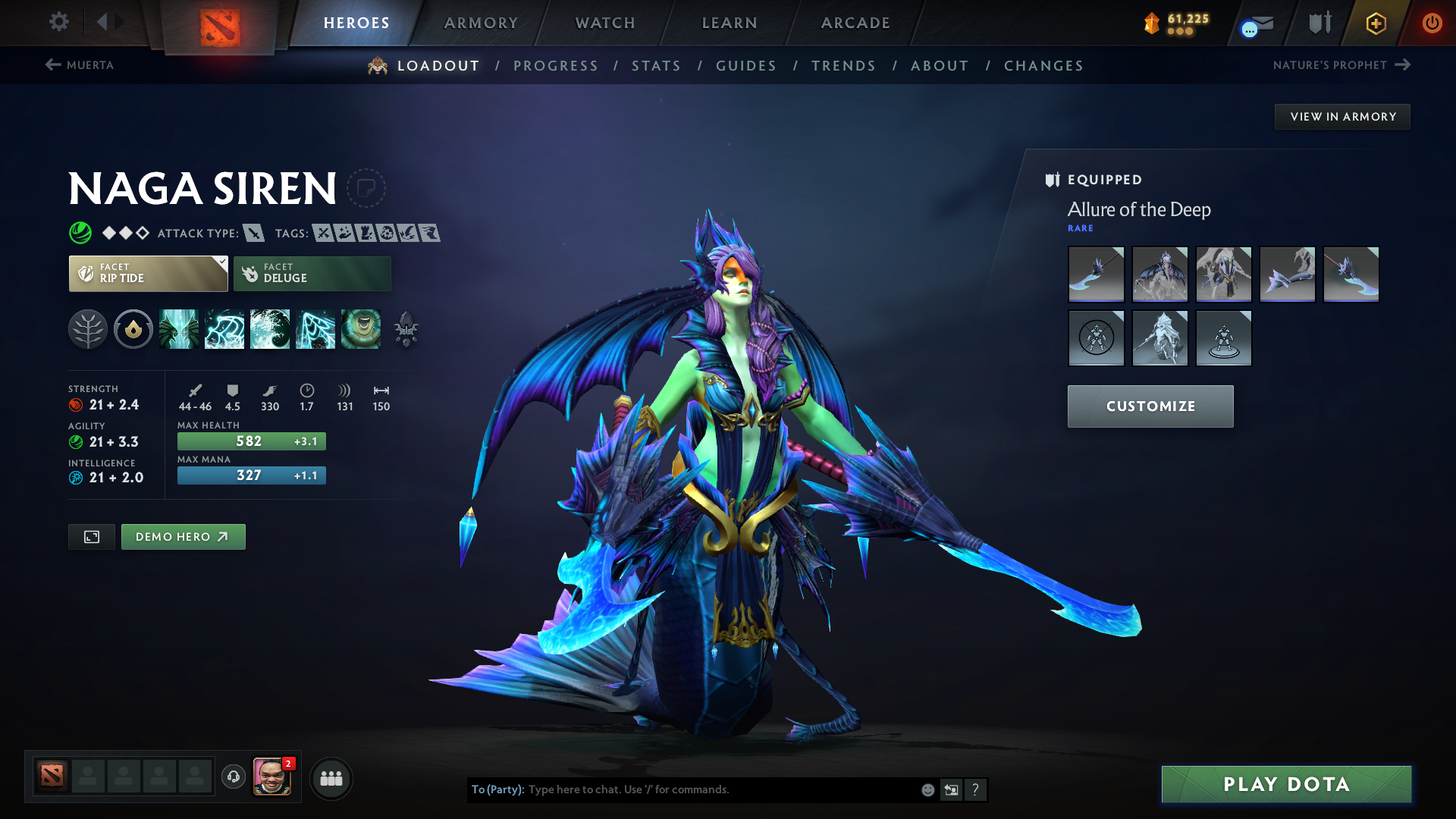Open the Dota Plus hexagon icon
The image size is (1456, 819).
tap(1376, 23)
